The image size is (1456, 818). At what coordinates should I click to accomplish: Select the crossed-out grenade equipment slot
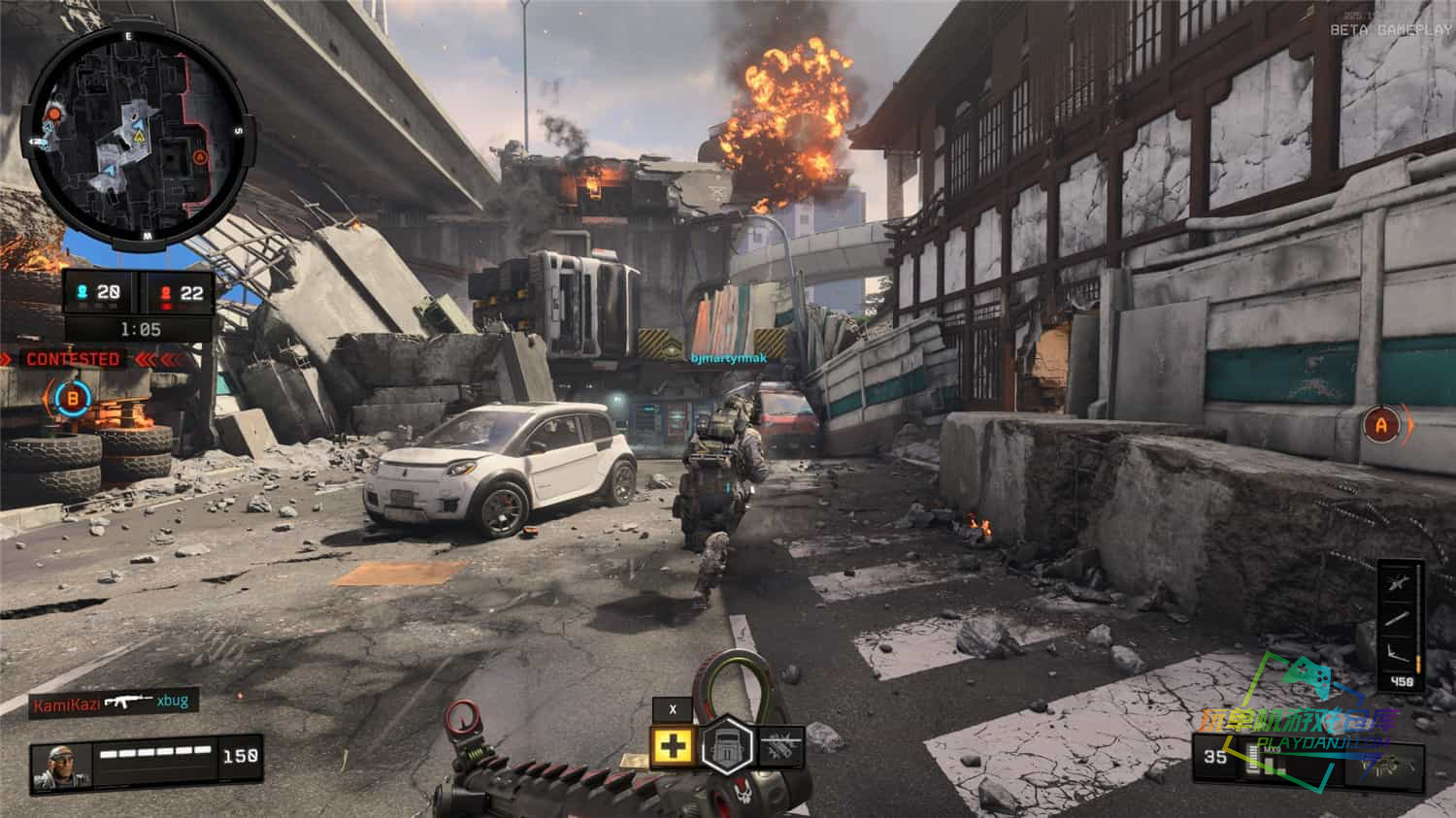(780, 746)
